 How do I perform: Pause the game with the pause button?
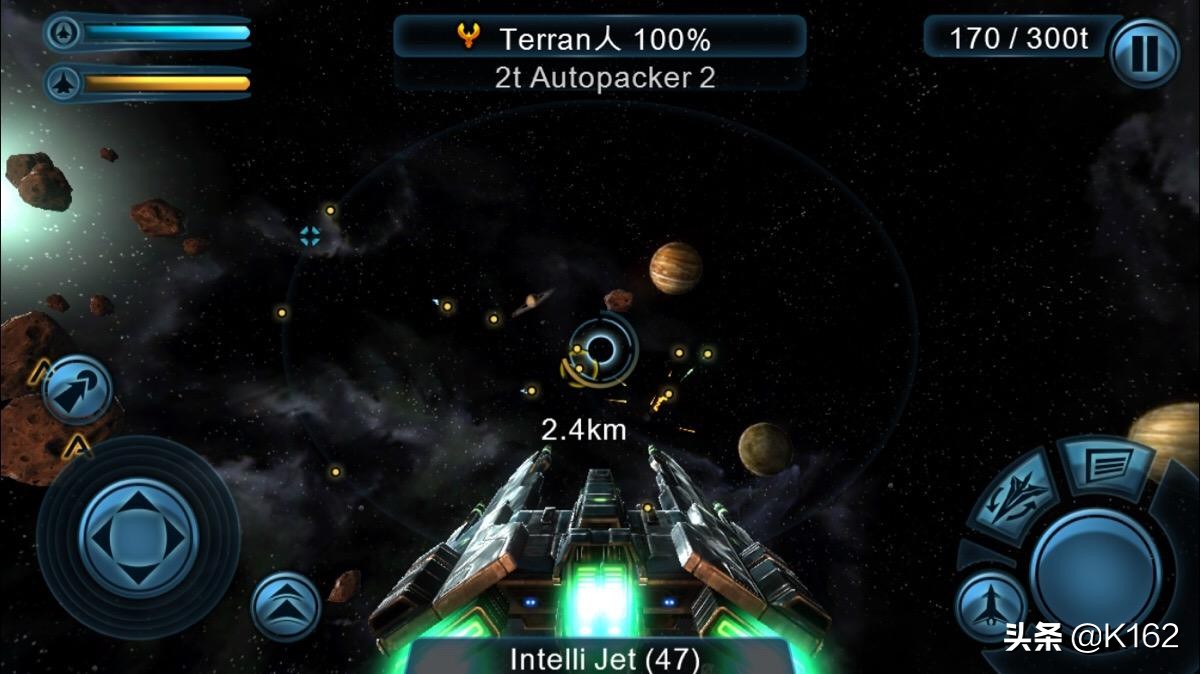[x=1144, y=53]
